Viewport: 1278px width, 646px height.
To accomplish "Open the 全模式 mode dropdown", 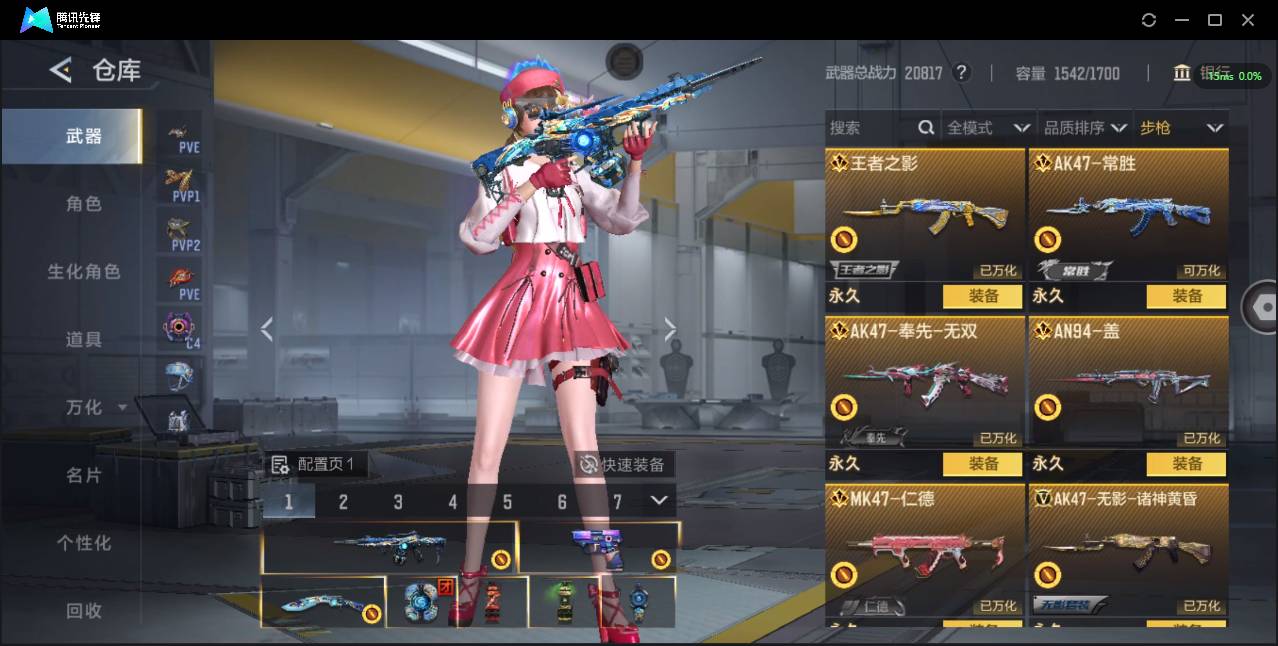I will click(987, 128).
